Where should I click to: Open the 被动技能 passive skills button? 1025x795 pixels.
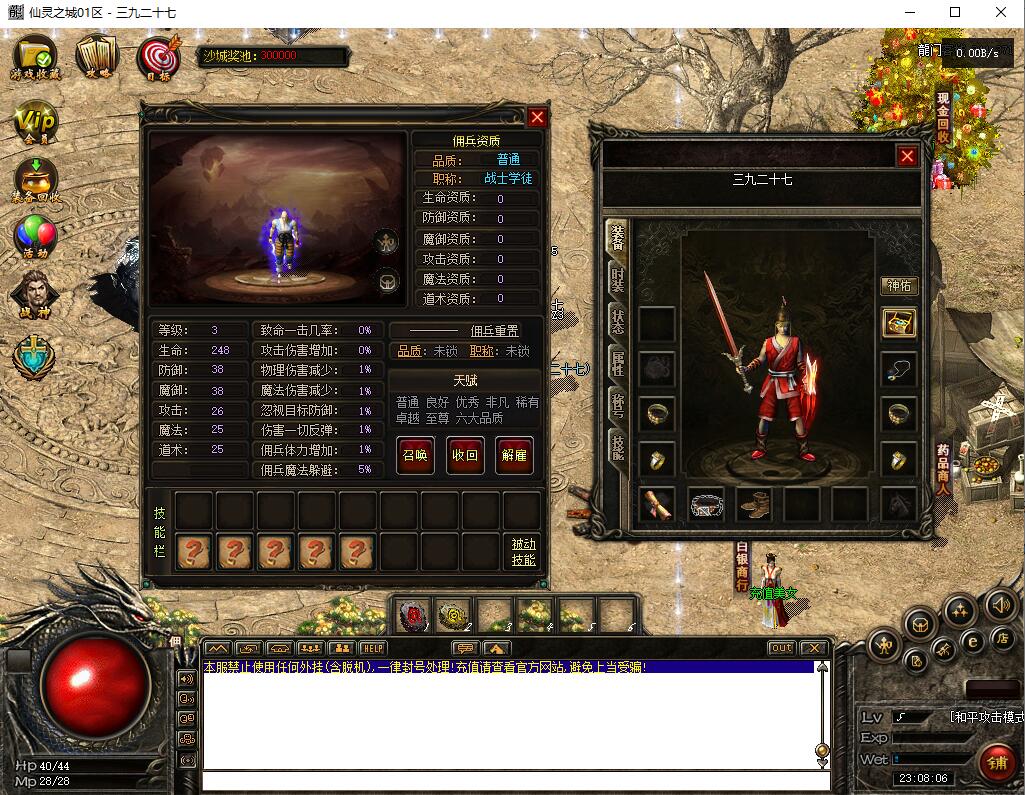[x=523, y=552]
